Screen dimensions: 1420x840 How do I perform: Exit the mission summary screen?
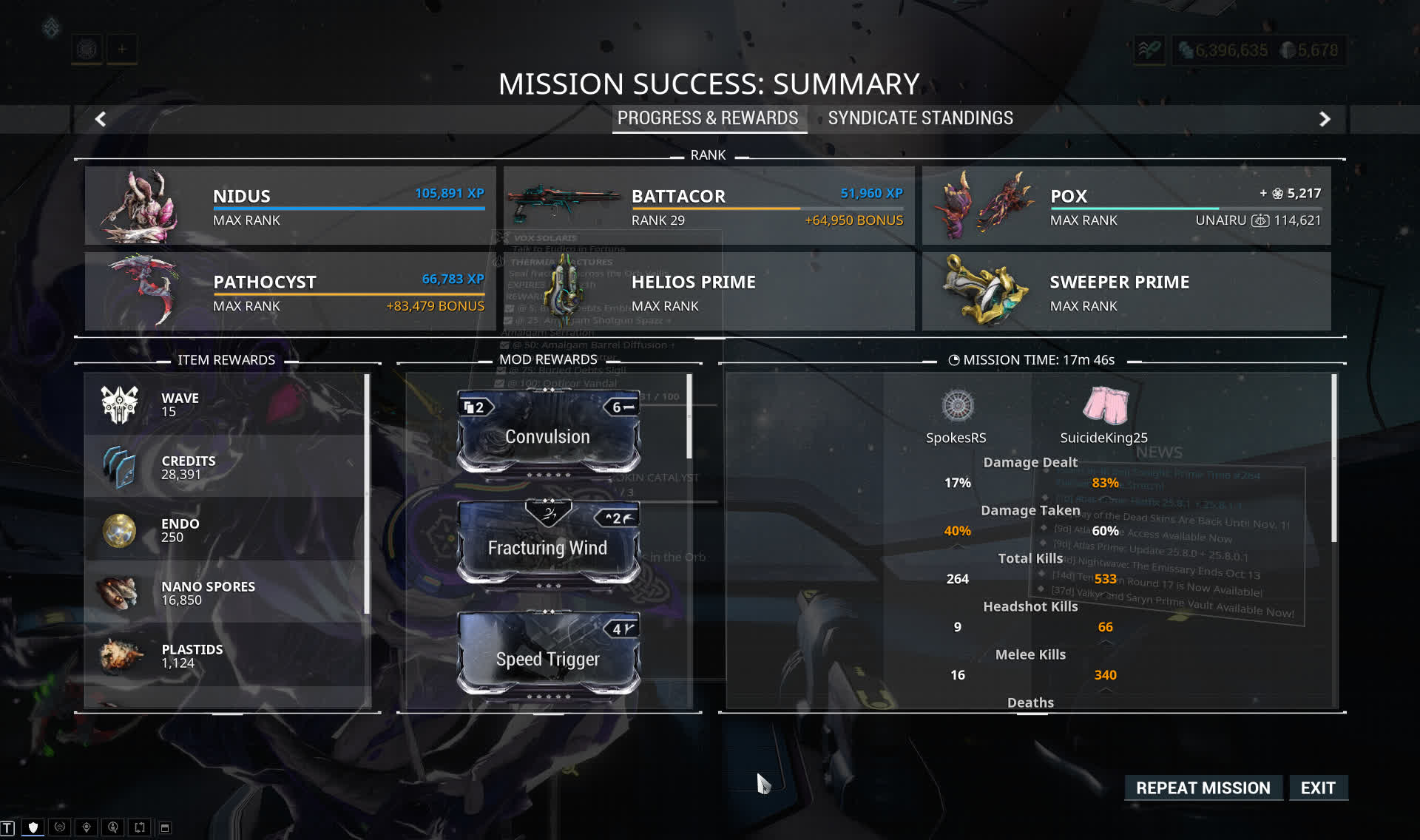click(1318, 788)
